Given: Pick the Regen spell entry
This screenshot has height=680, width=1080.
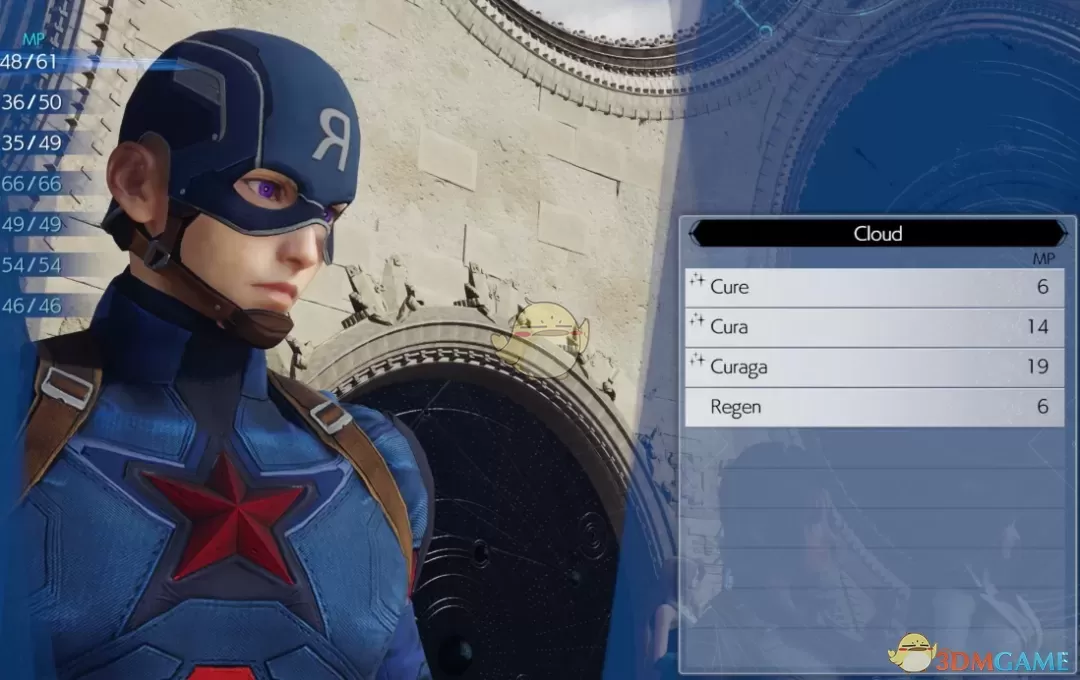Looking at the screenshot, I should coord(873,407).
